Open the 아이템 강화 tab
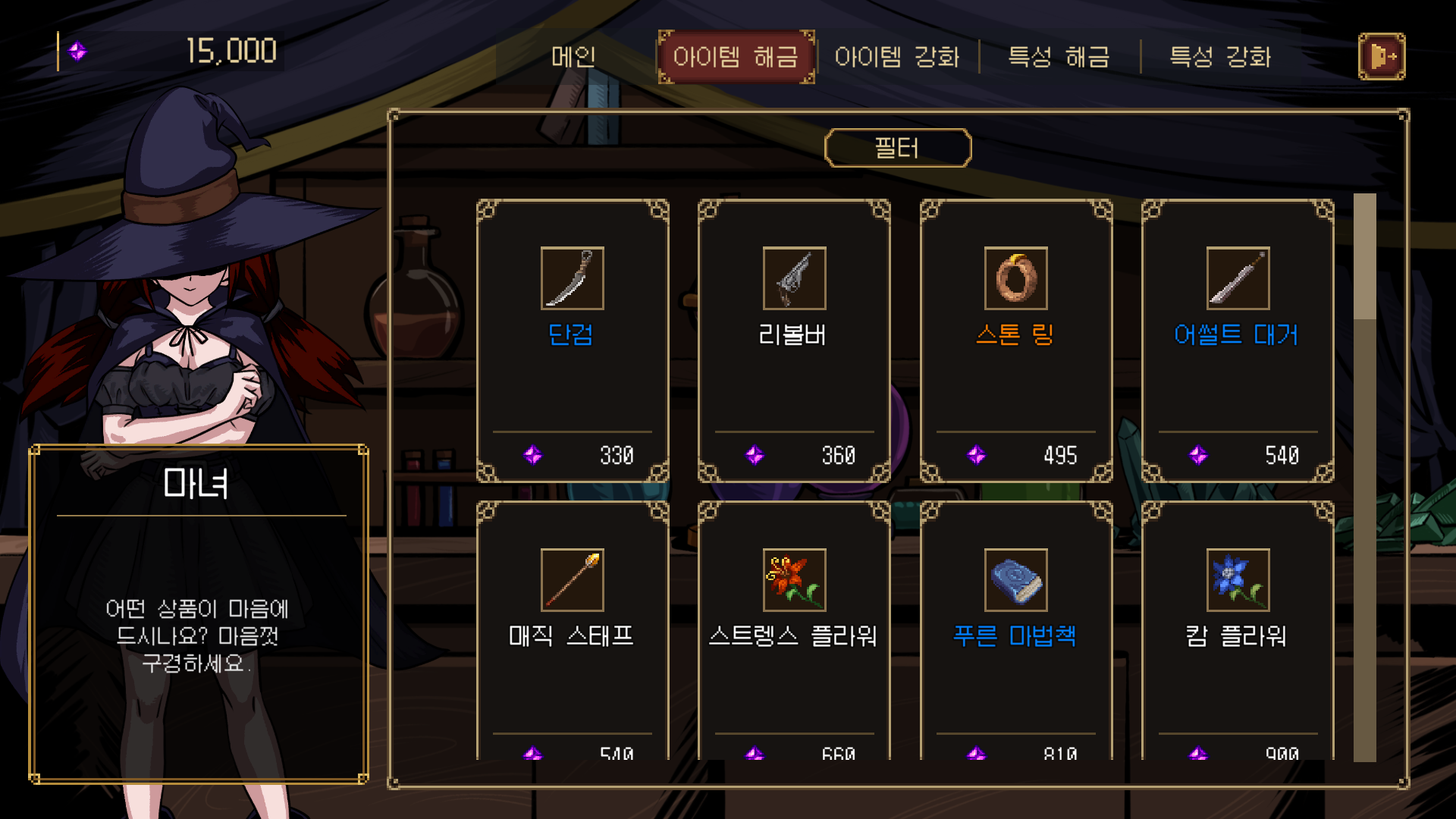Screen dimensions: 1456x819 pos(899,56)
